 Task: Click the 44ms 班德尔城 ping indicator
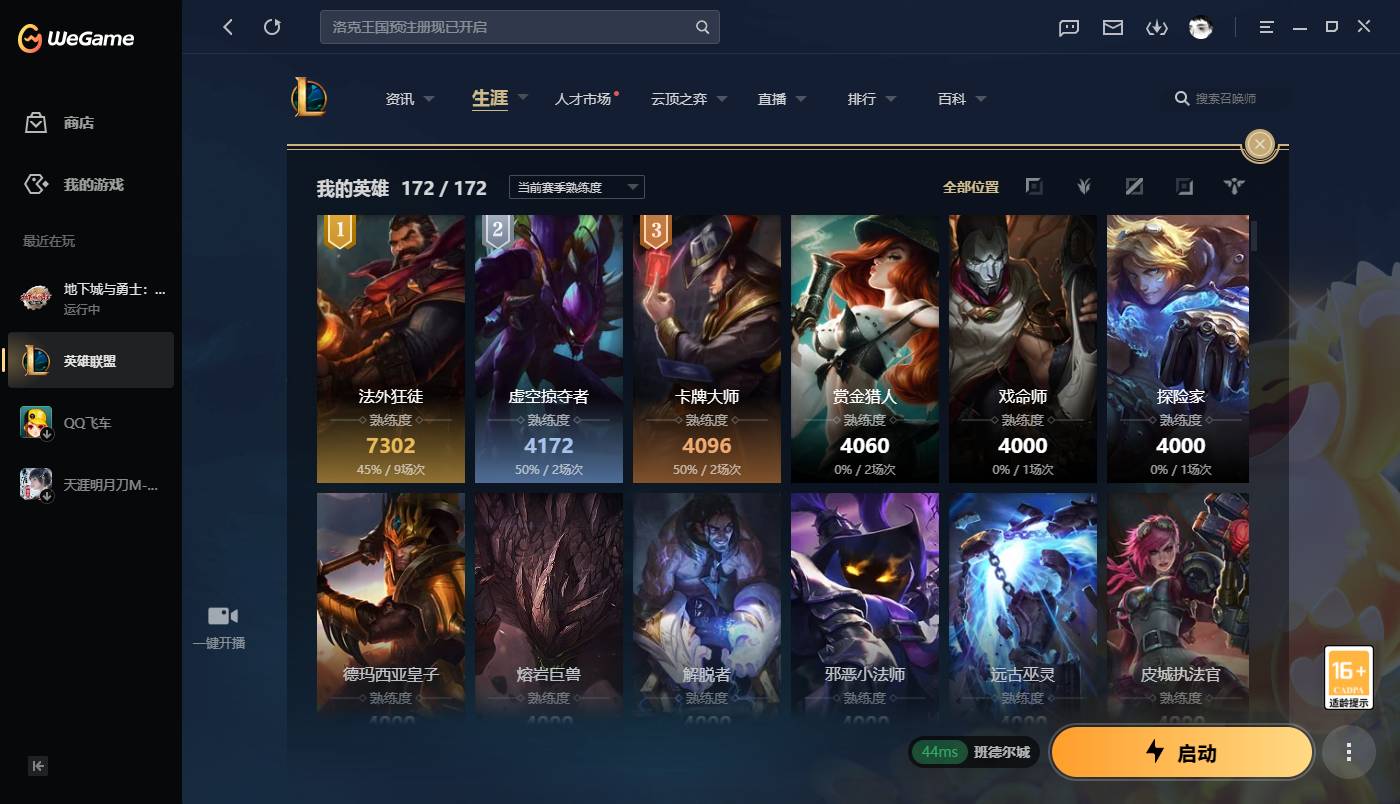[x=972, y=751]
